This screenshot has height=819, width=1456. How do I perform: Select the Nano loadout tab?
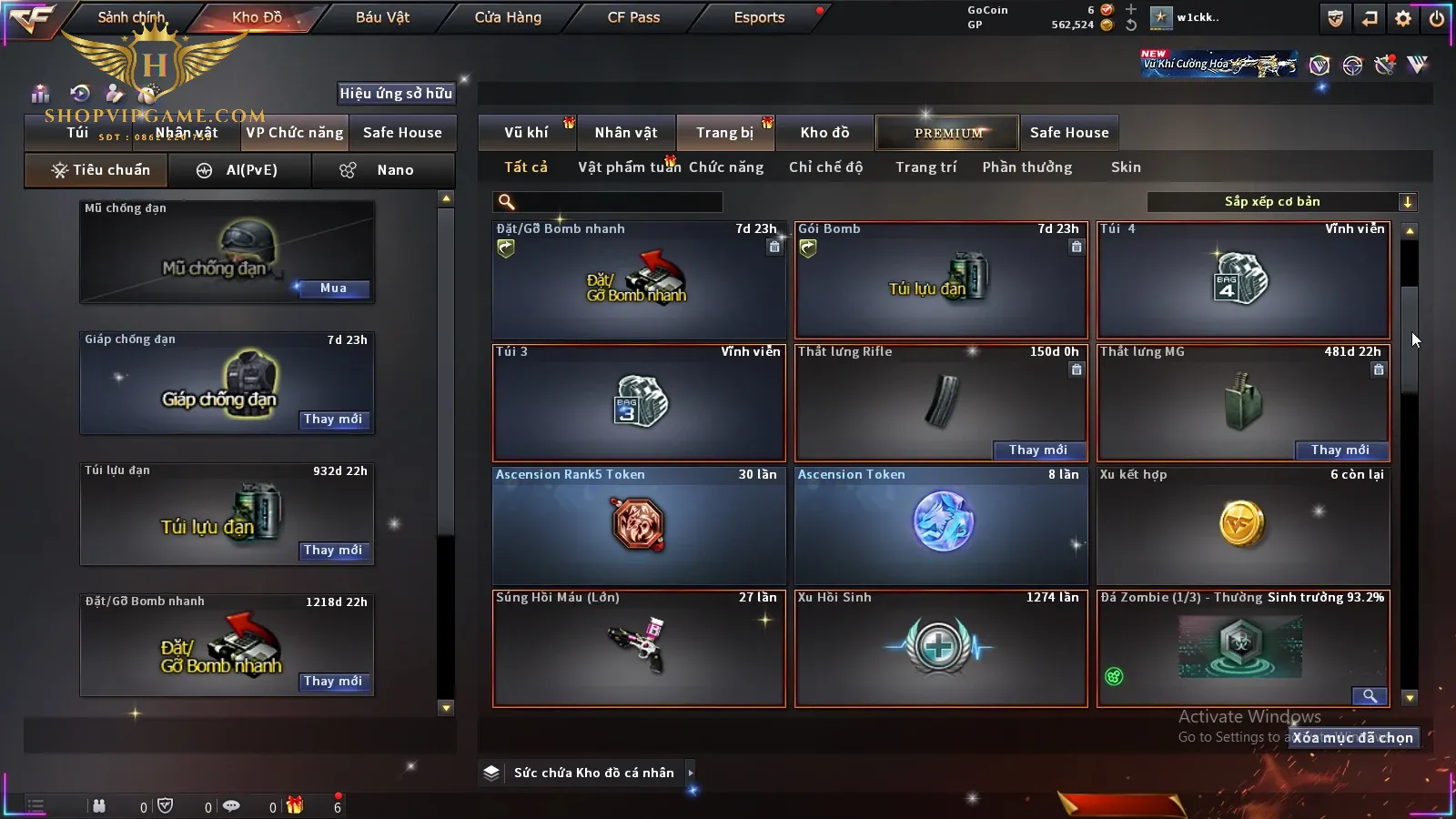[x=383, y=170]
